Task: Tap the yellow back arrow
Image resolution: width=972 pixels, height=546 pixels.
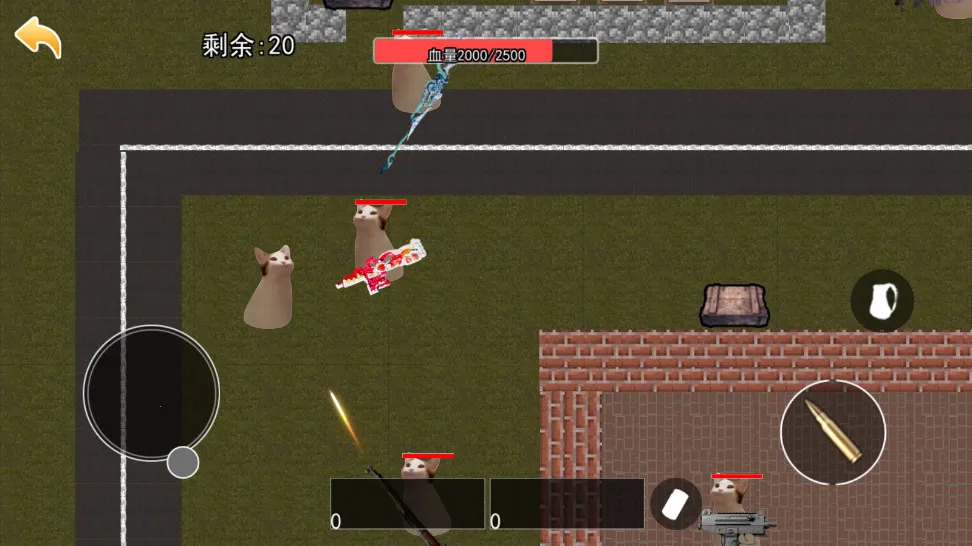Action: coord(38,37)
